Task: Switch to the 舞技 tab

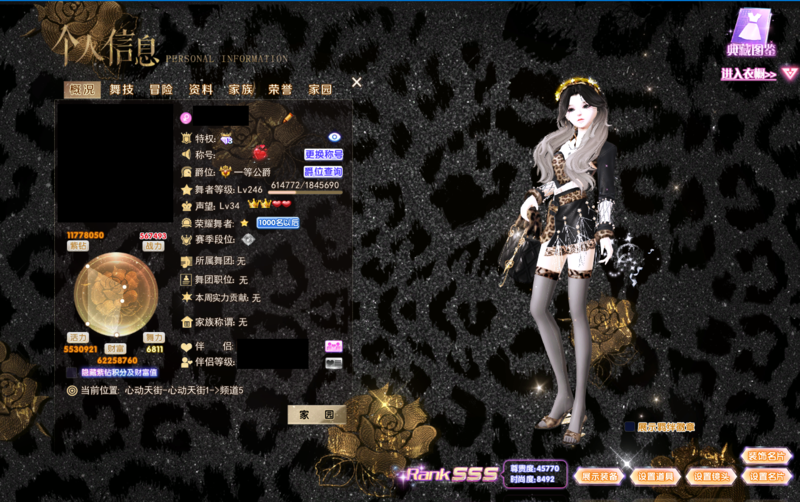Action: pyautogui.click(x=121, y=90)
